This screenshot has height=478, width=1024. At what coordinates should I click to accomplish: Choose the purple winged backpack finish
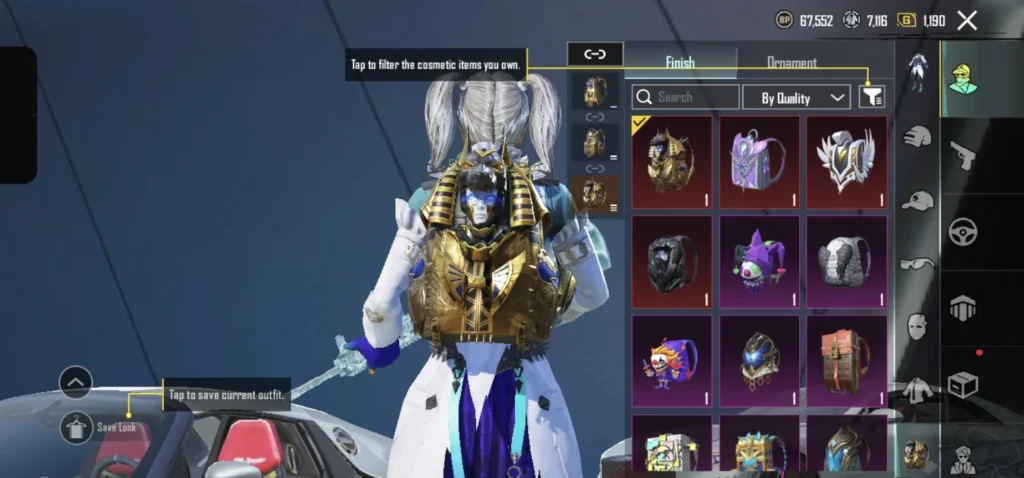(759, 162)
